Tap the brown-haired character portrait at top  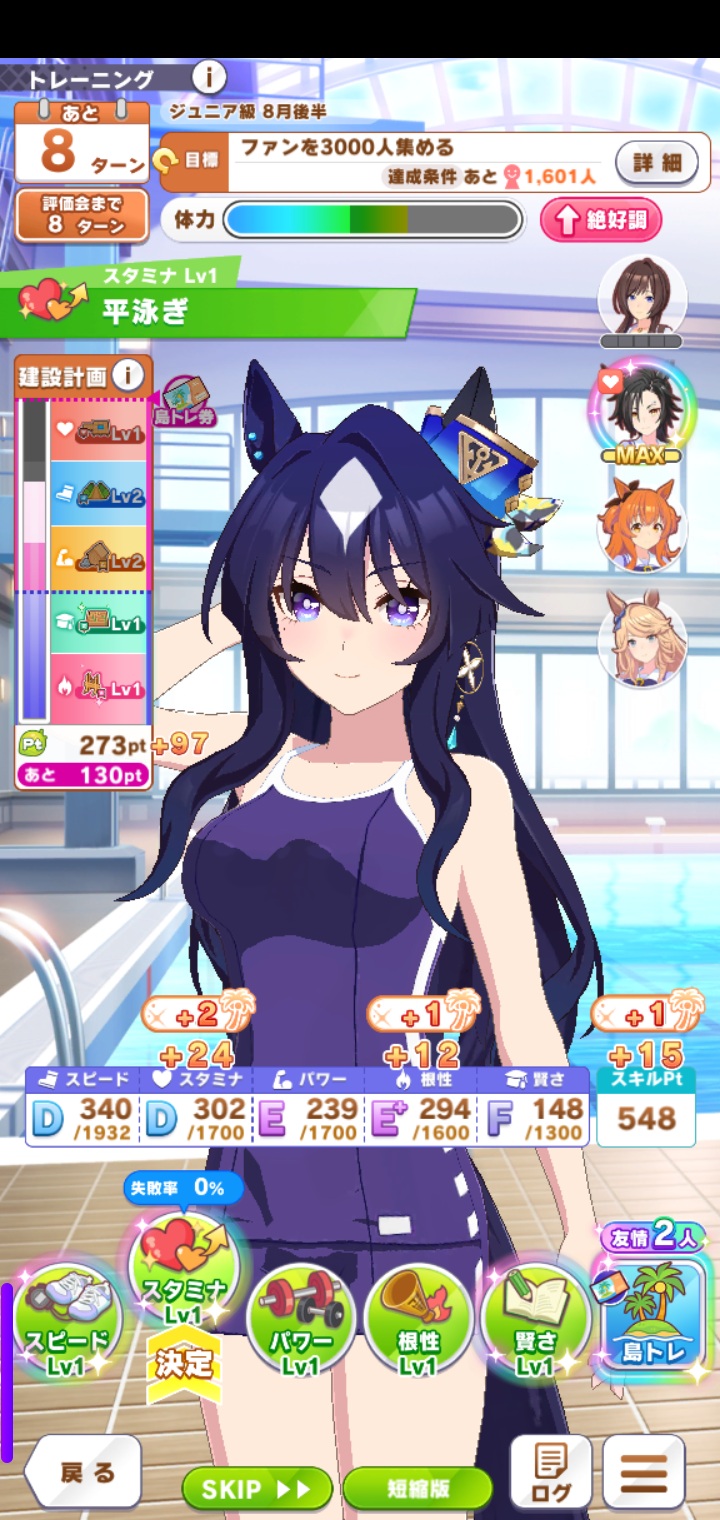(x=641, y=297)
